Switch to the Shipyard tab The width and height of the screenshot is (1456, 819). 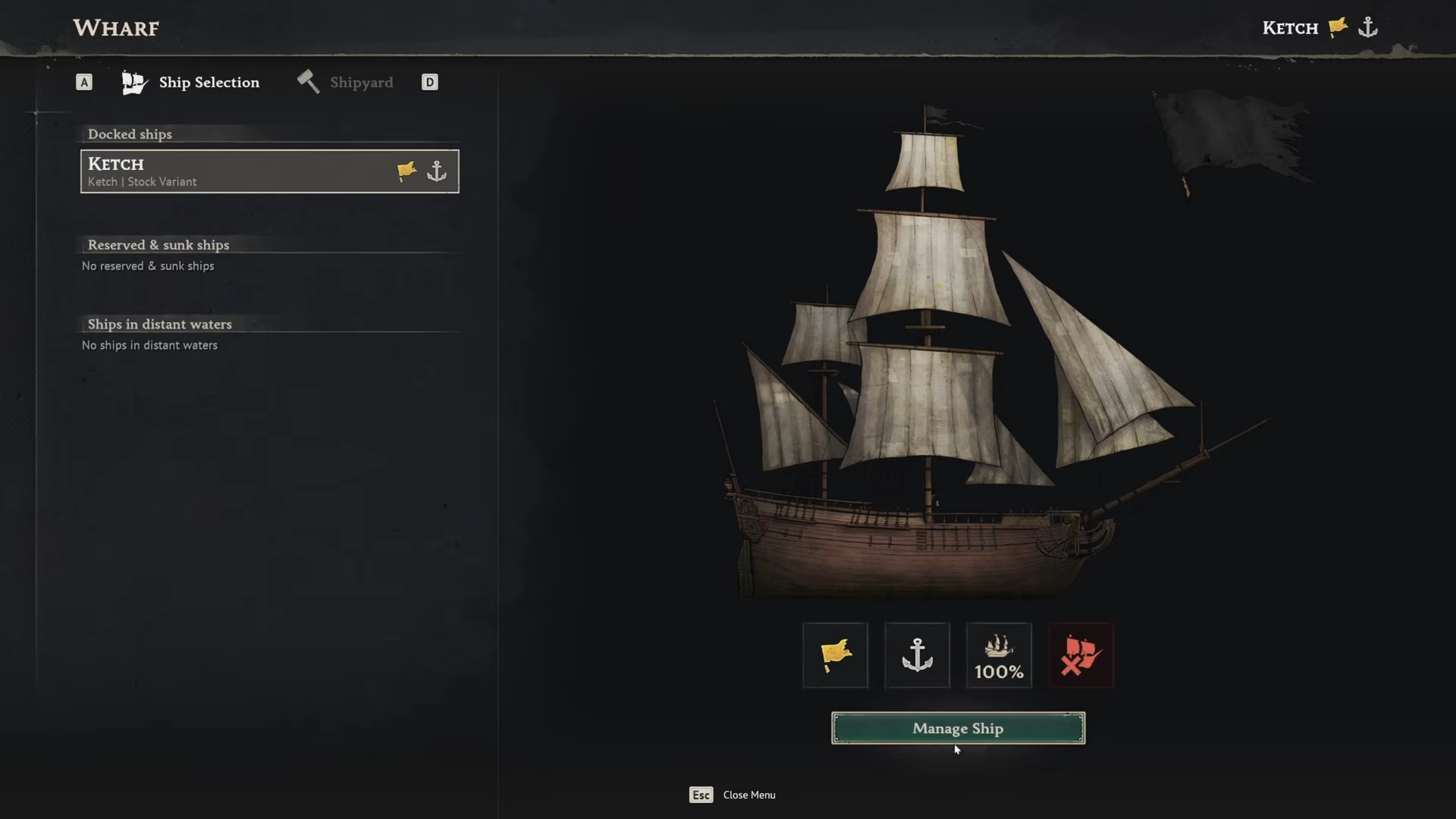[346, 82]
